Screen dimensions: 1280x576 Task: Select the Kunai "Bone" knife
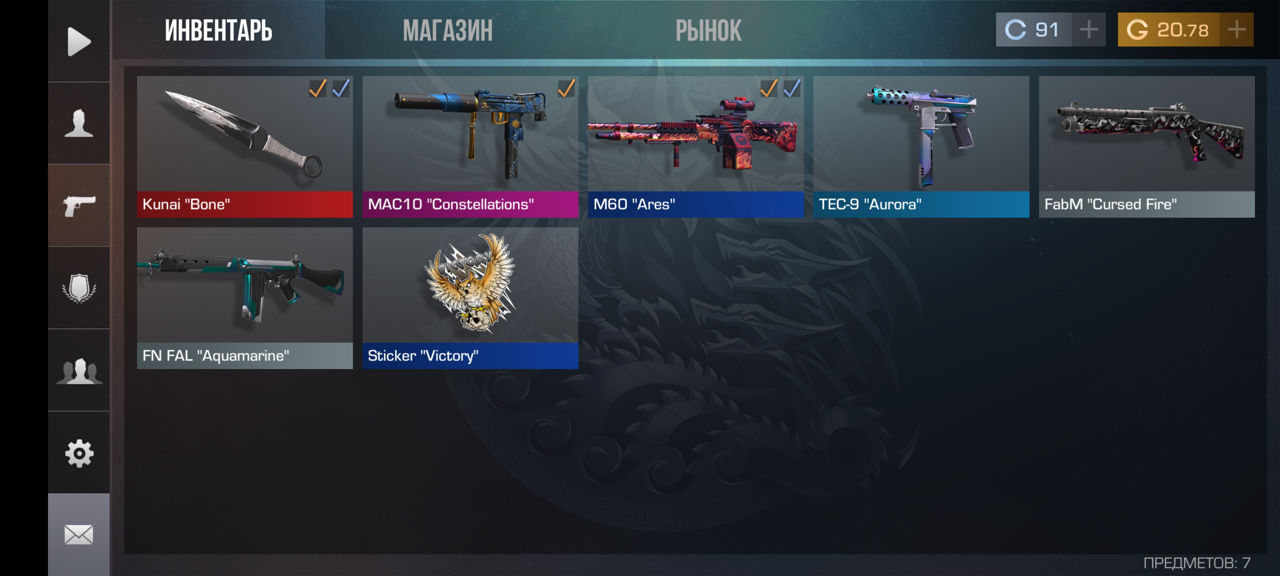(x=245, y=146)
